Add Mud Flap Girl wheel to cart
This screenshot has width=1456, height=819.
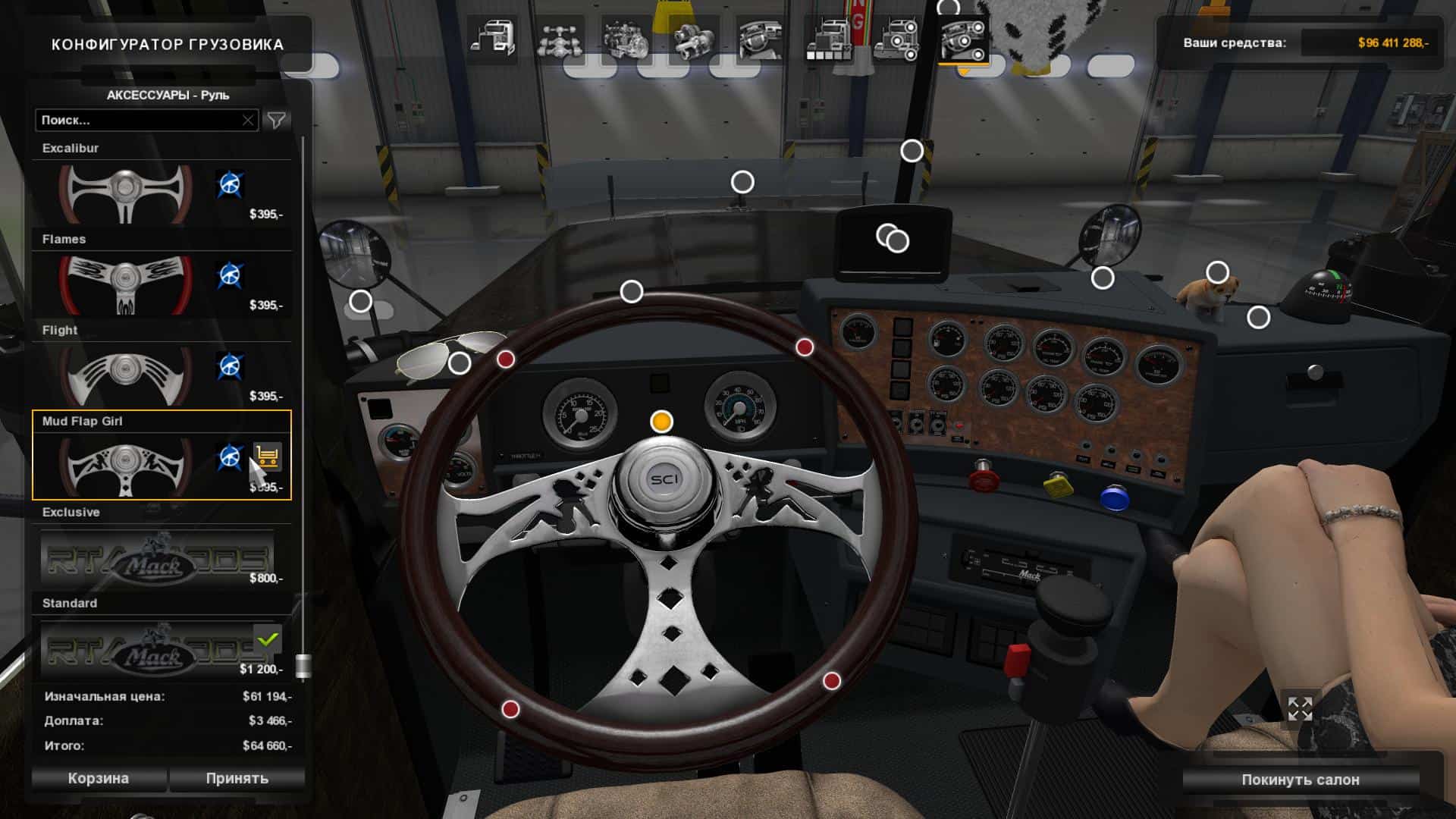tap(267, 457)
